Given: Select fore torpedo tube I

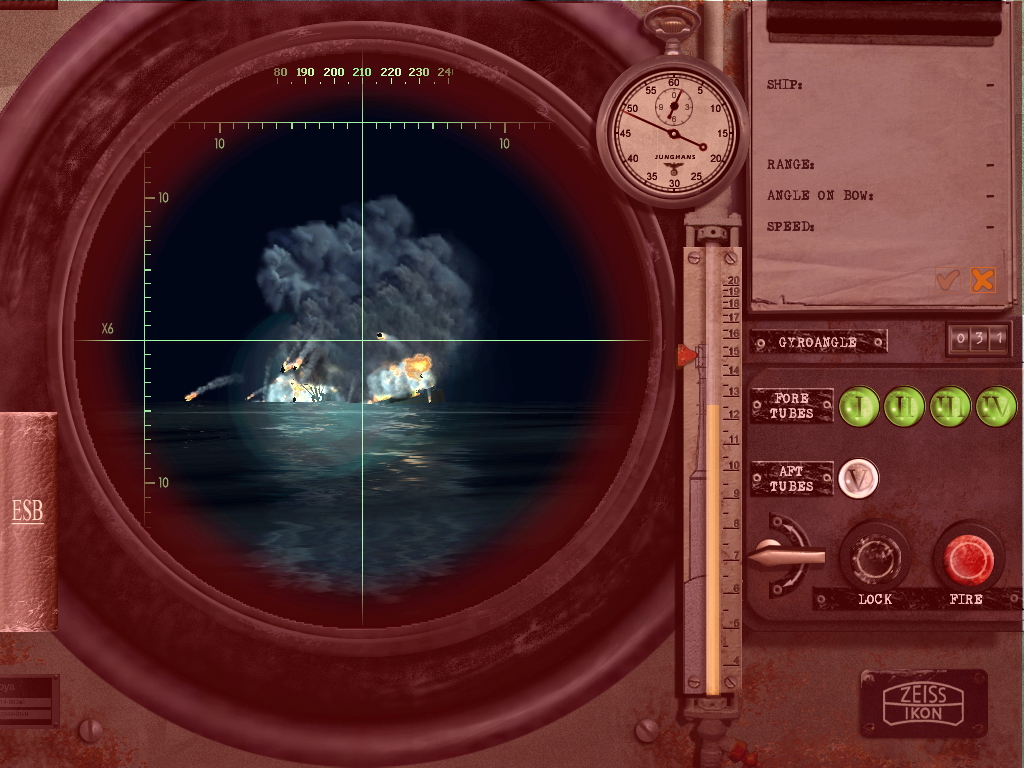Looking at the screenshot, I should pyautogui.click(x=858, y=407).
